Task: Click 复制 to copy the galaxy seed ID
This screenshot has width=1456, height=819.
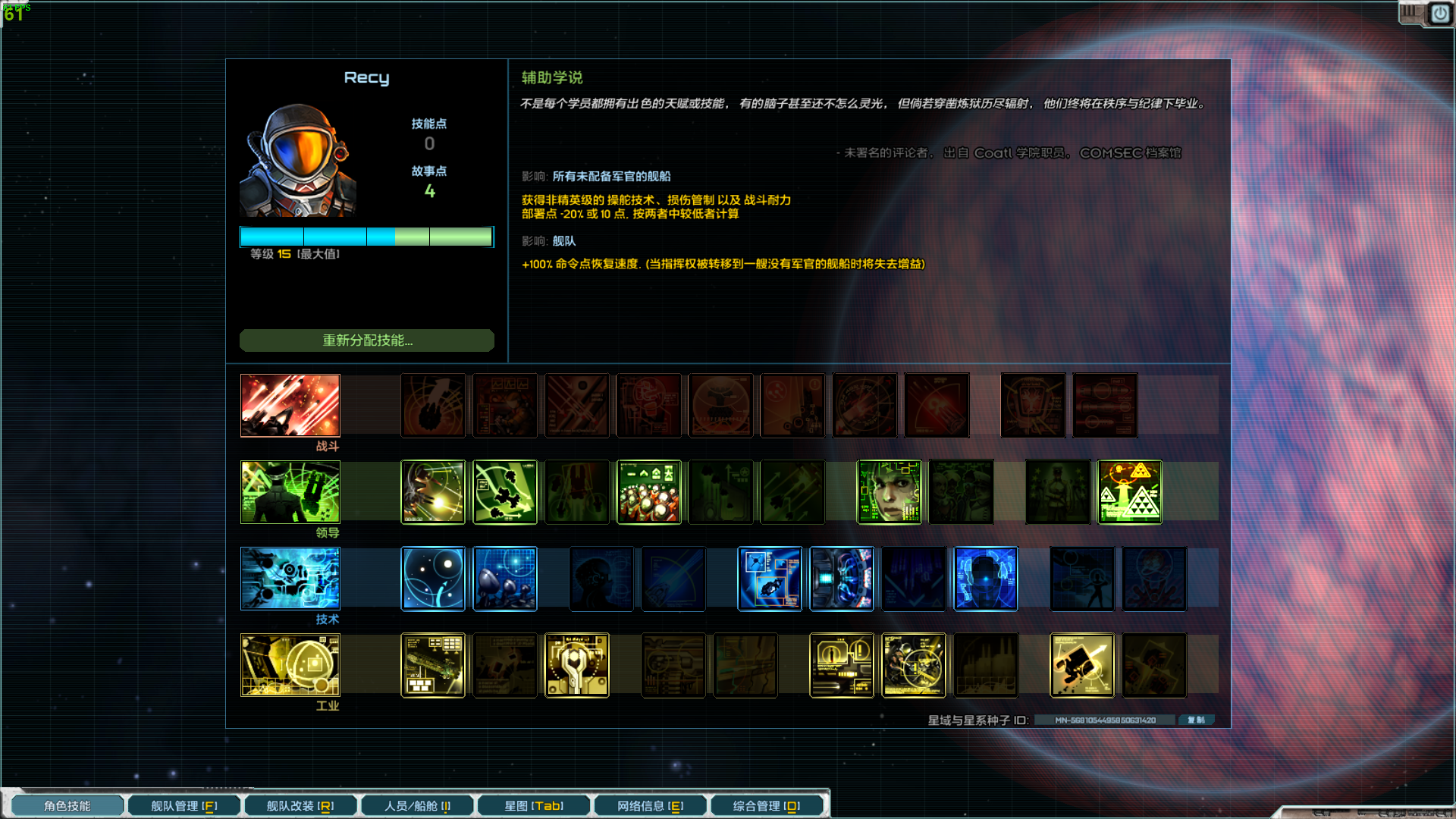Action: (1196, 720)
